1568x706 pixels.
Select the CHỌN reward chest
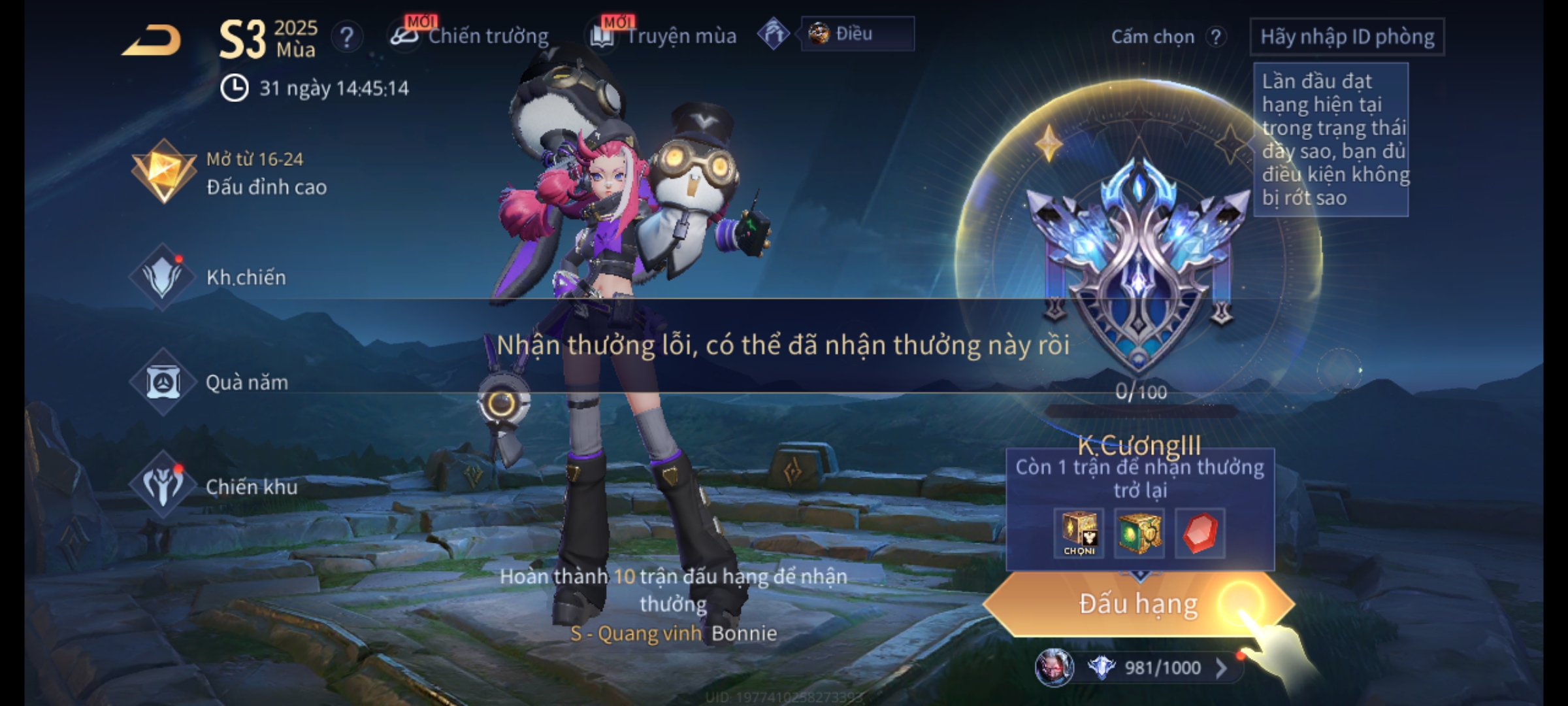1079,533
